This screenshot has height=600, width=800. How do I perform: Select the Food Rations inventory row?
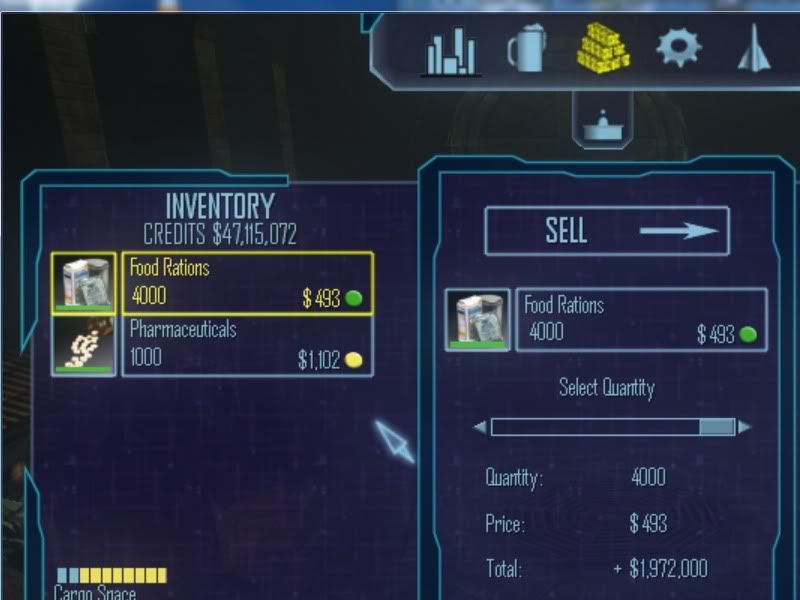[x=246, y=283]
